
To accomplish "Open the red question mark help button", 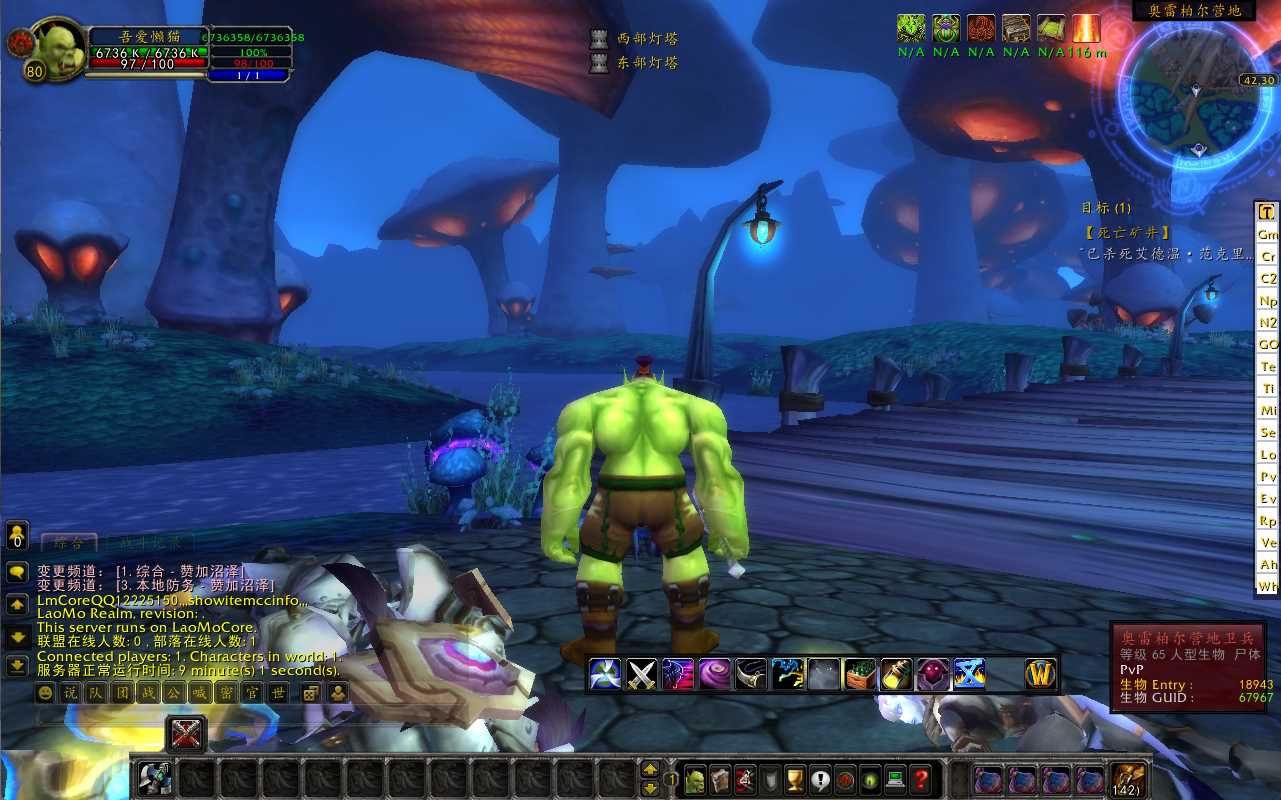I will click(921, 779).
